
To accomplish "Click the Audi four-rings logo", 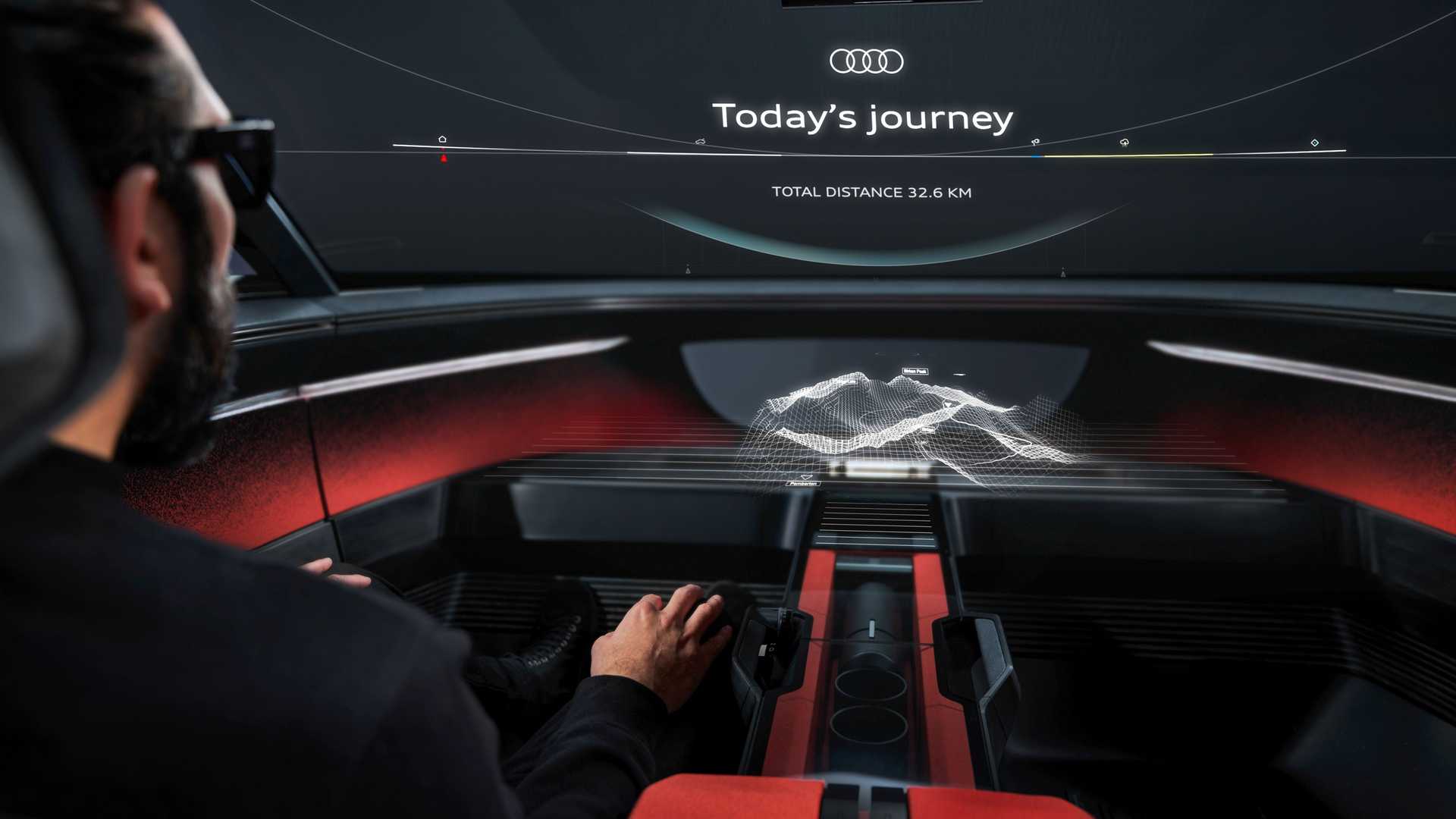I will click(866, 61).
